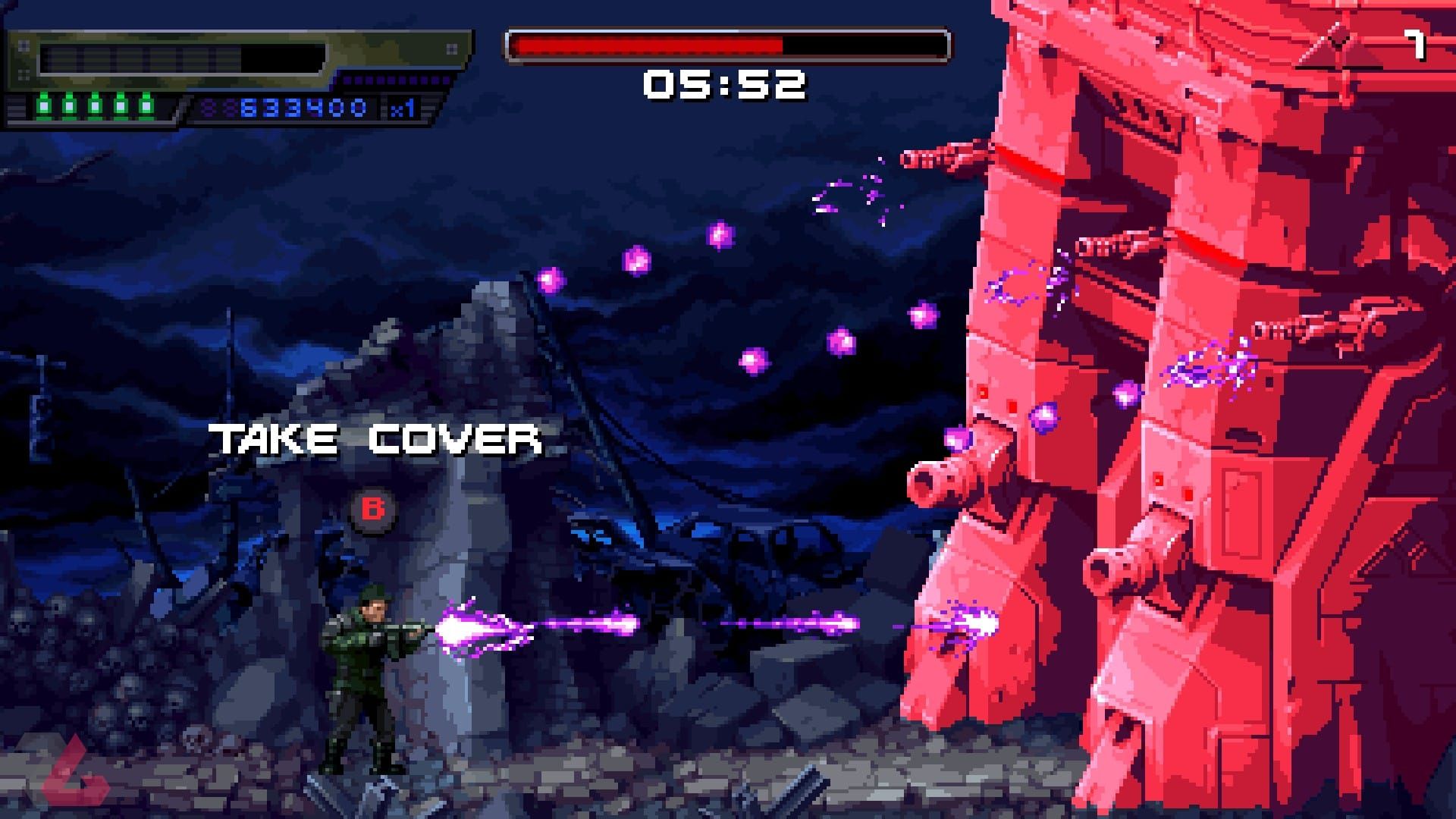Click the last grenade icon in ammo row
Image resolution: width=1456 pixels, height=819 pixels.
(x=146, y=105)
